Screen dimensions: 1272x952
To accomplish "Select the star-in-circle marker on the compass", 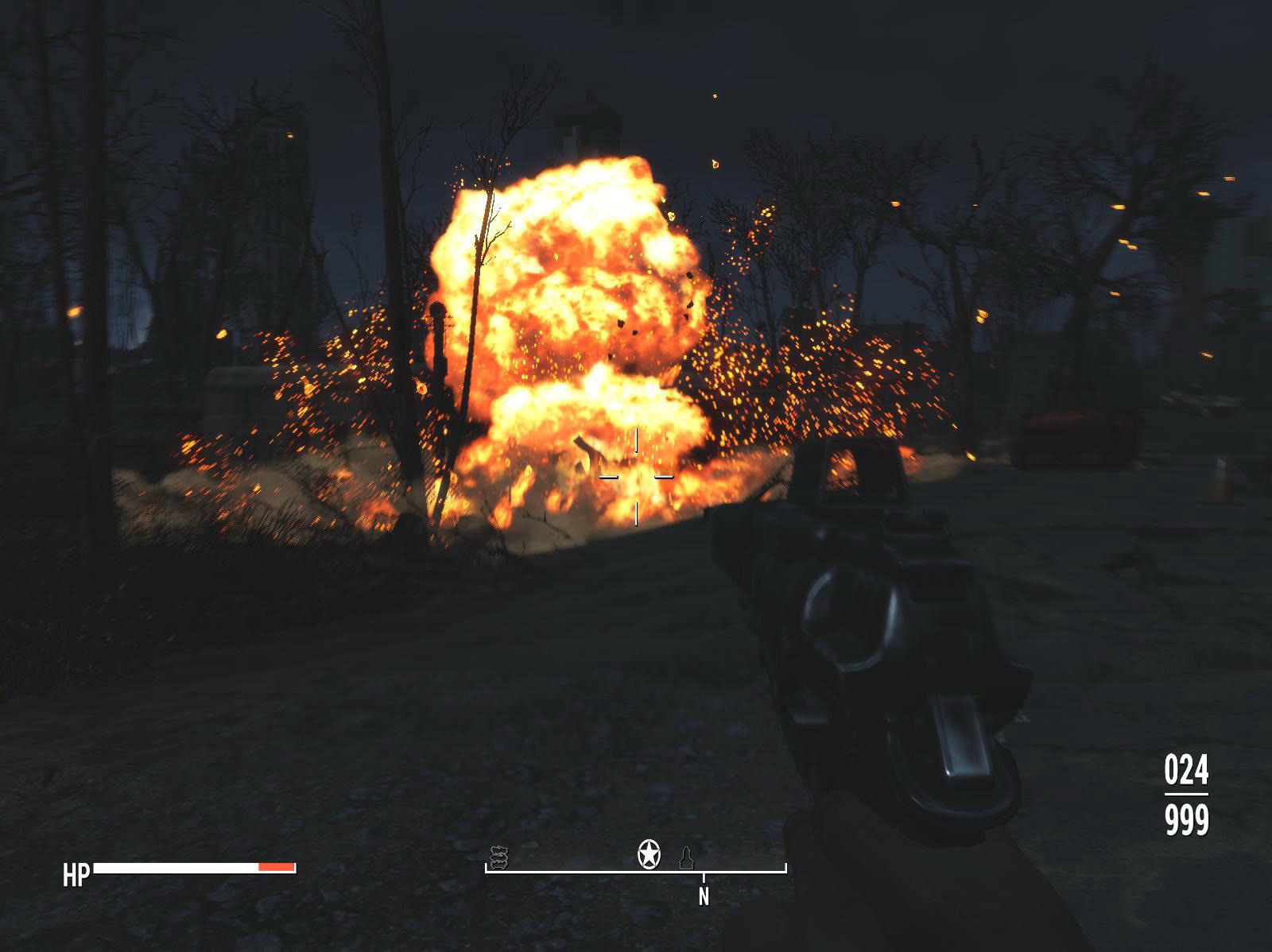I will tap(649, 854).
